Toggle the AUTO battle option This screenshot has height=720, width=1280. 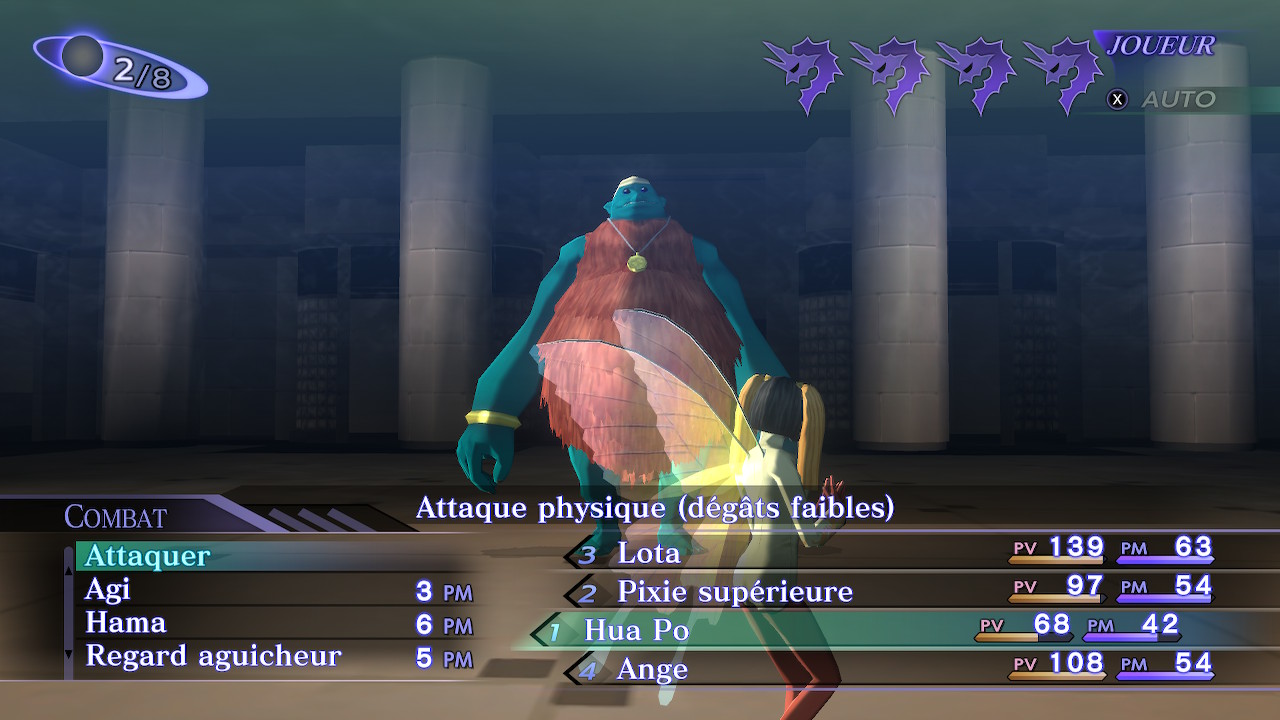pos(1165,99)
